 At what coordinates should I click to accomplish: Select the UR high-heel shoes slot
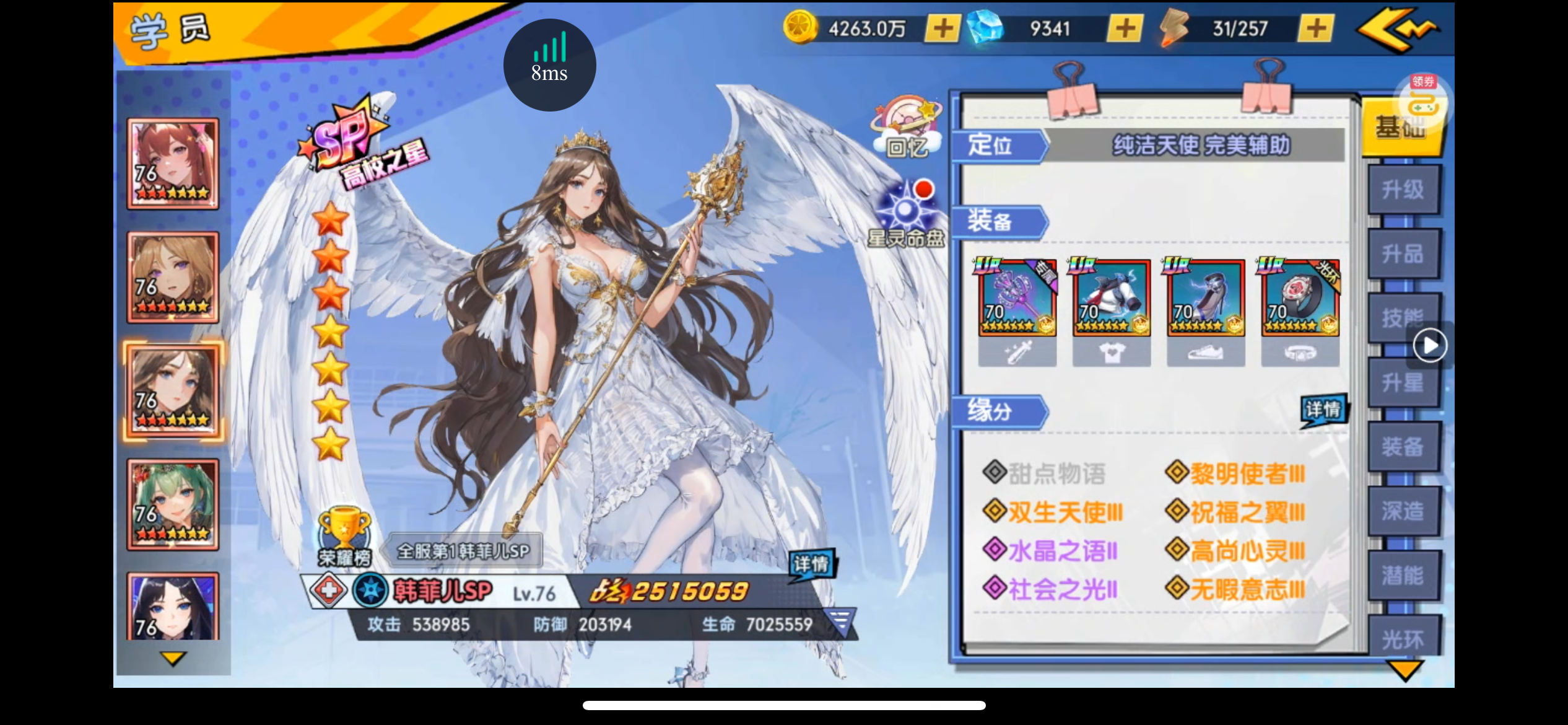[1206, 299]
